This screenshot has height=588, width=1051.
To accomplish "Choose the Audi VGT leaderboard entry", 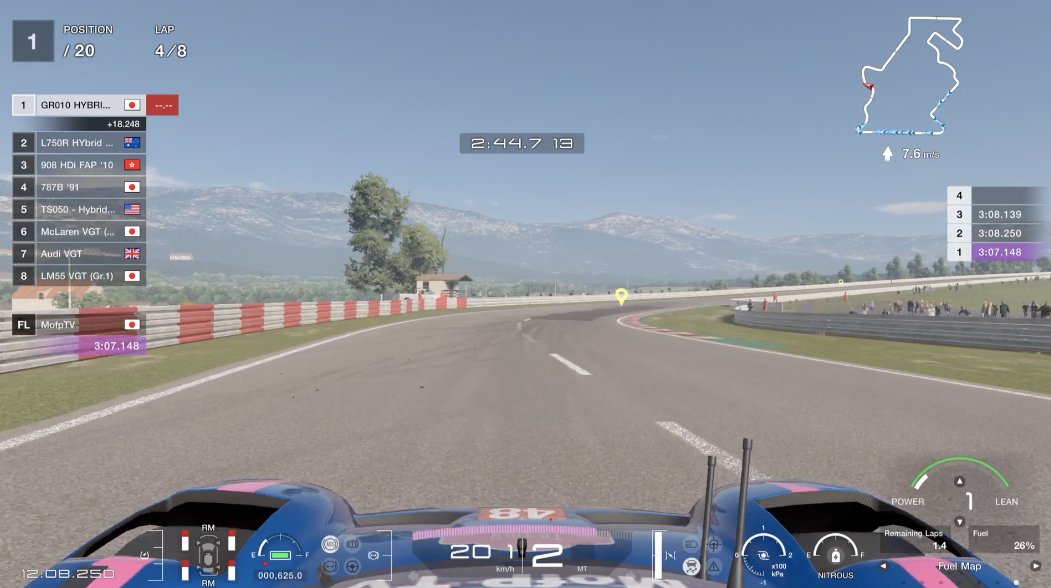I will 78,253.
